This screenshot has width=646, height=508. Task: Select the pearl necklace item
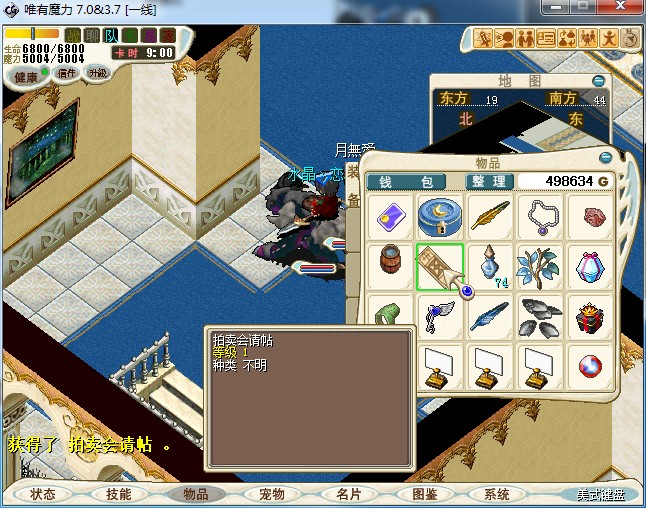[541, 217]
